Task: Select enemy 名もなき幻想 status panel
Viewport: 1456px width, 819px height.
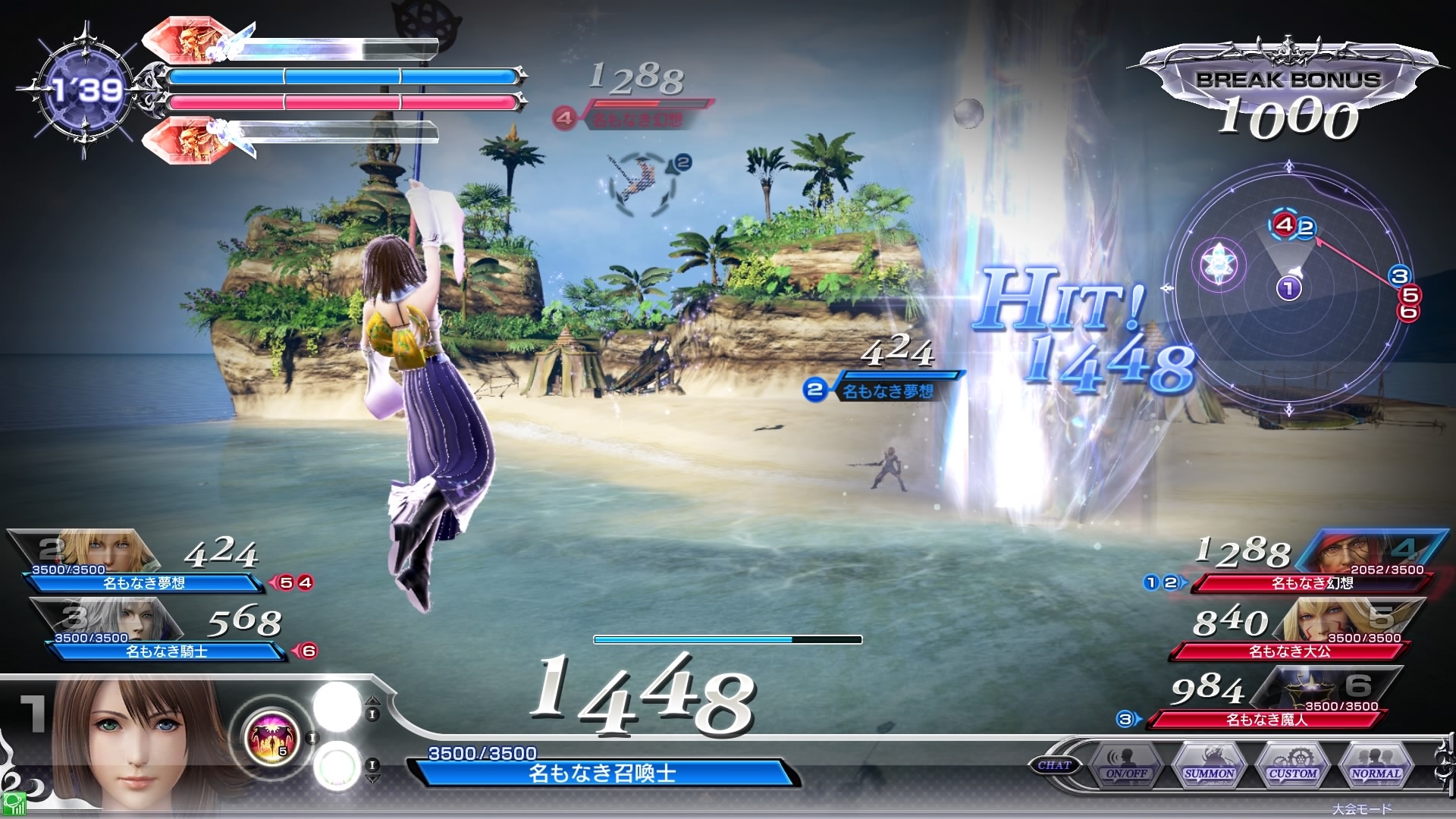Action: click(1312, 582)
